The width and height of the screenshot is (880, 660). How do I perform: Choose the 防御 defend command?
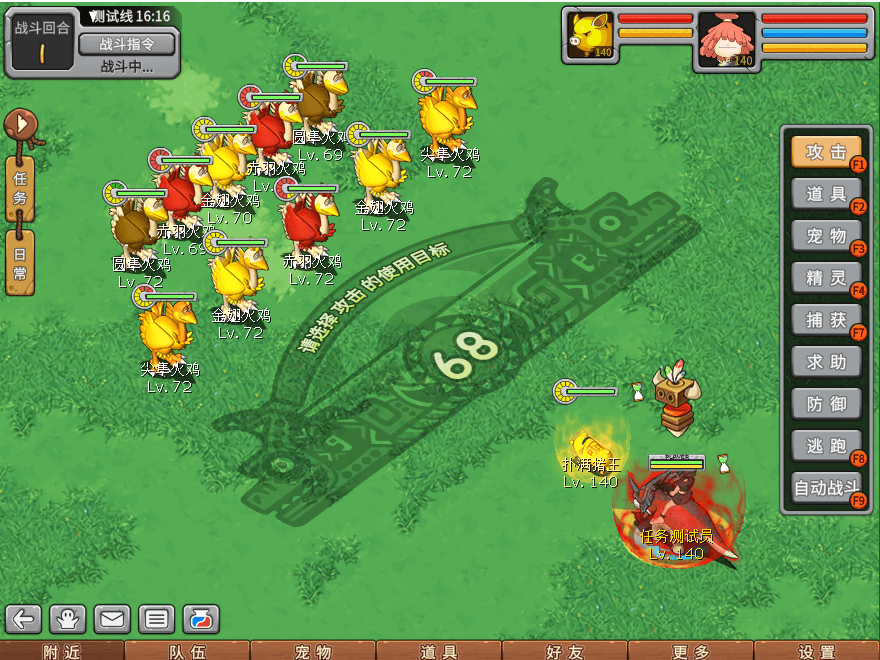pos(826,404)
